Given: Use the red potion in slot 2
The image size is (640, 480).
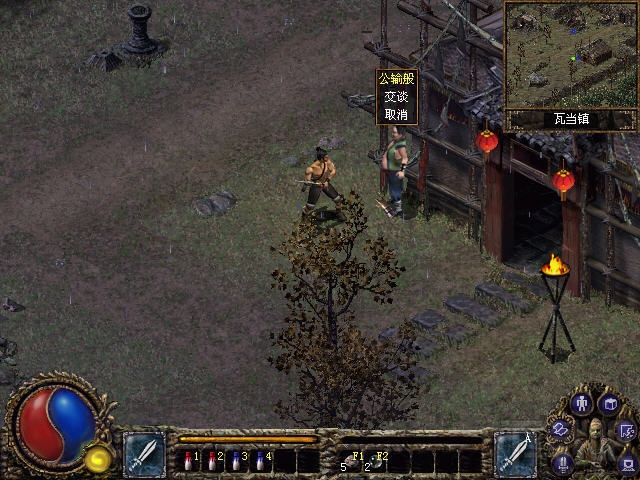Looking at the screenshot, I should (x=213, y=461).
